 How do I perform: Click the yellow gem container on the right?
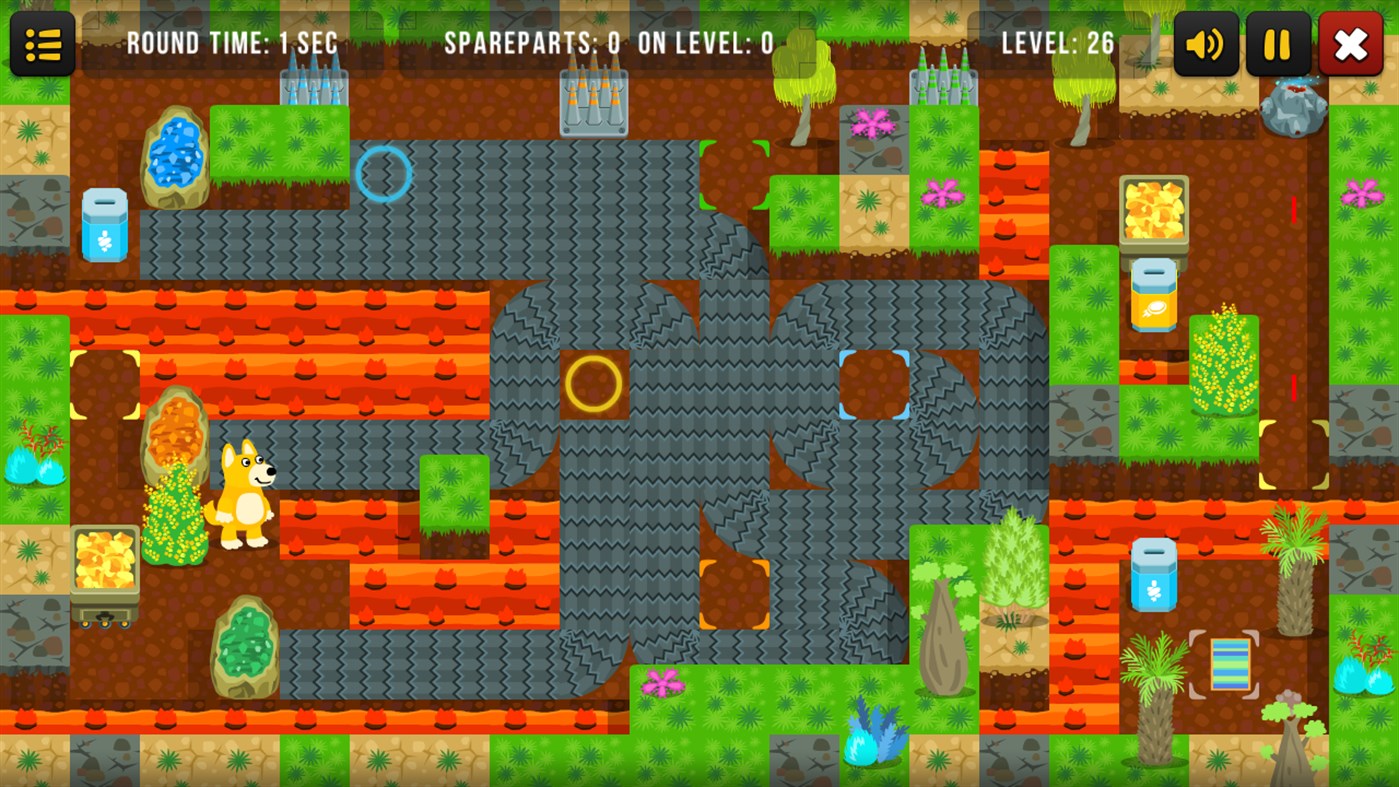[1154, 210]
